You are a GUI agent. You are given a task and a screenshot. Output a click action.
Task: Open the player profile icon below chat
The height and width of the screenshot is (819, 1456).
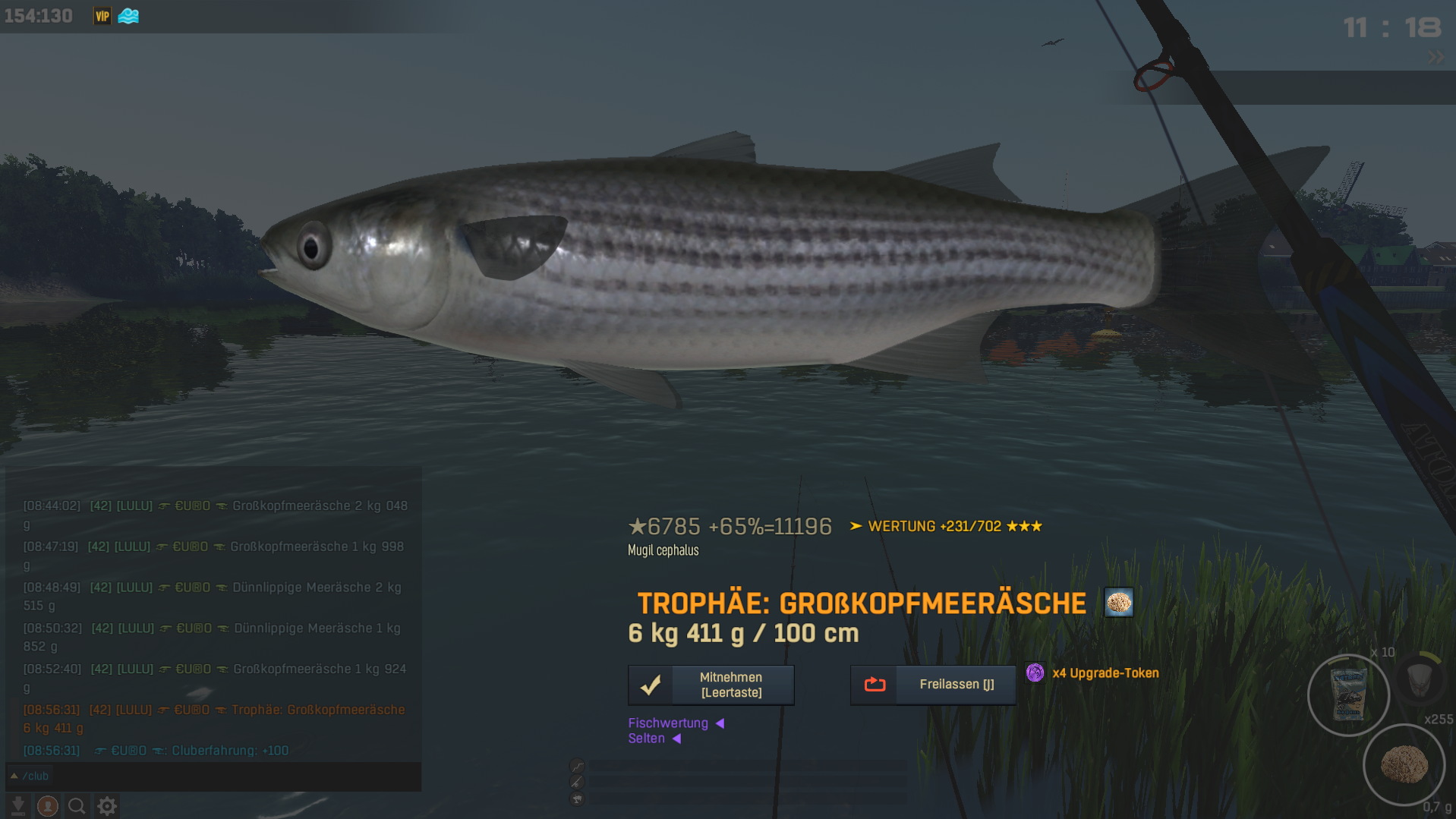point(48,806)
